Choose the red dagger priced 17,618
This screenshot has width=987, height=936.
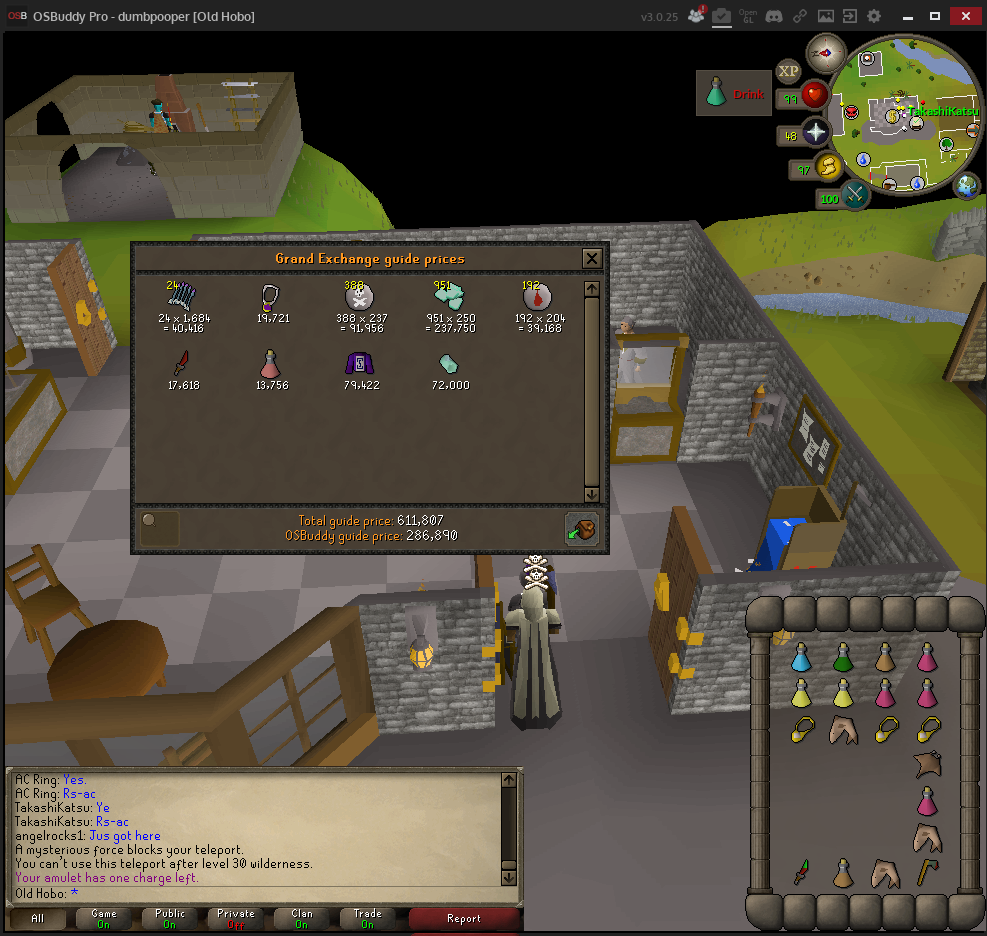(183, 363)
